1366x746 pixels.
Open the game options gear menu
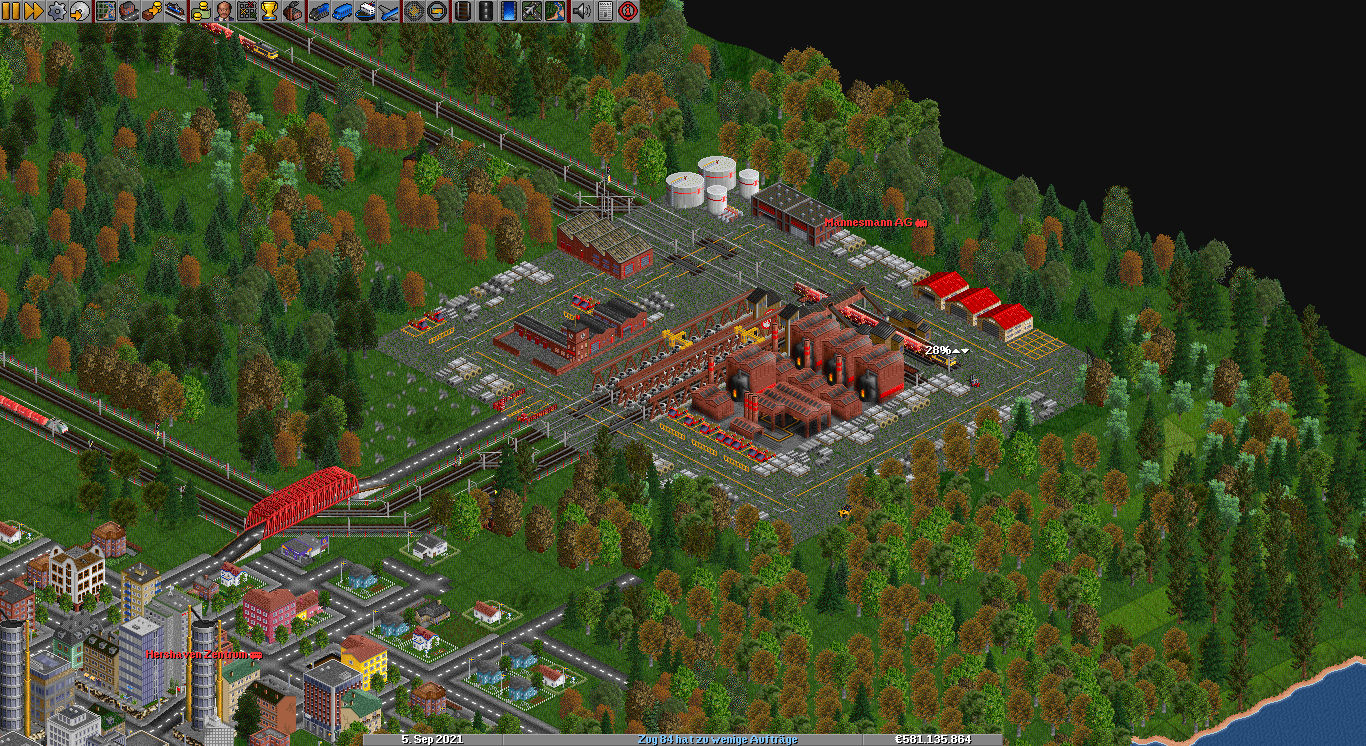(x=57, y=11)
